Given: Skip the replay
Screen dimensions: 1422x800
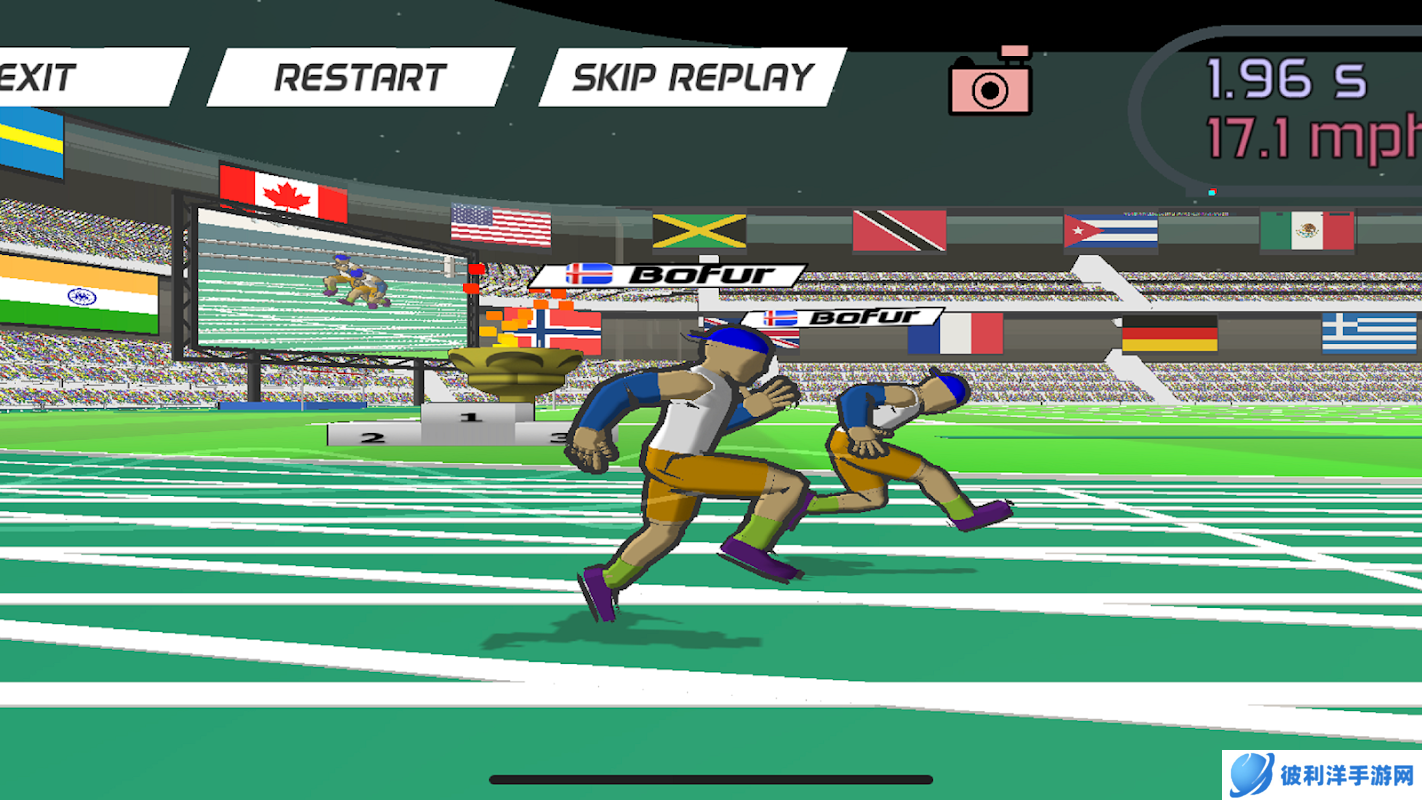Looking at the screenshot, I should 692,77.
